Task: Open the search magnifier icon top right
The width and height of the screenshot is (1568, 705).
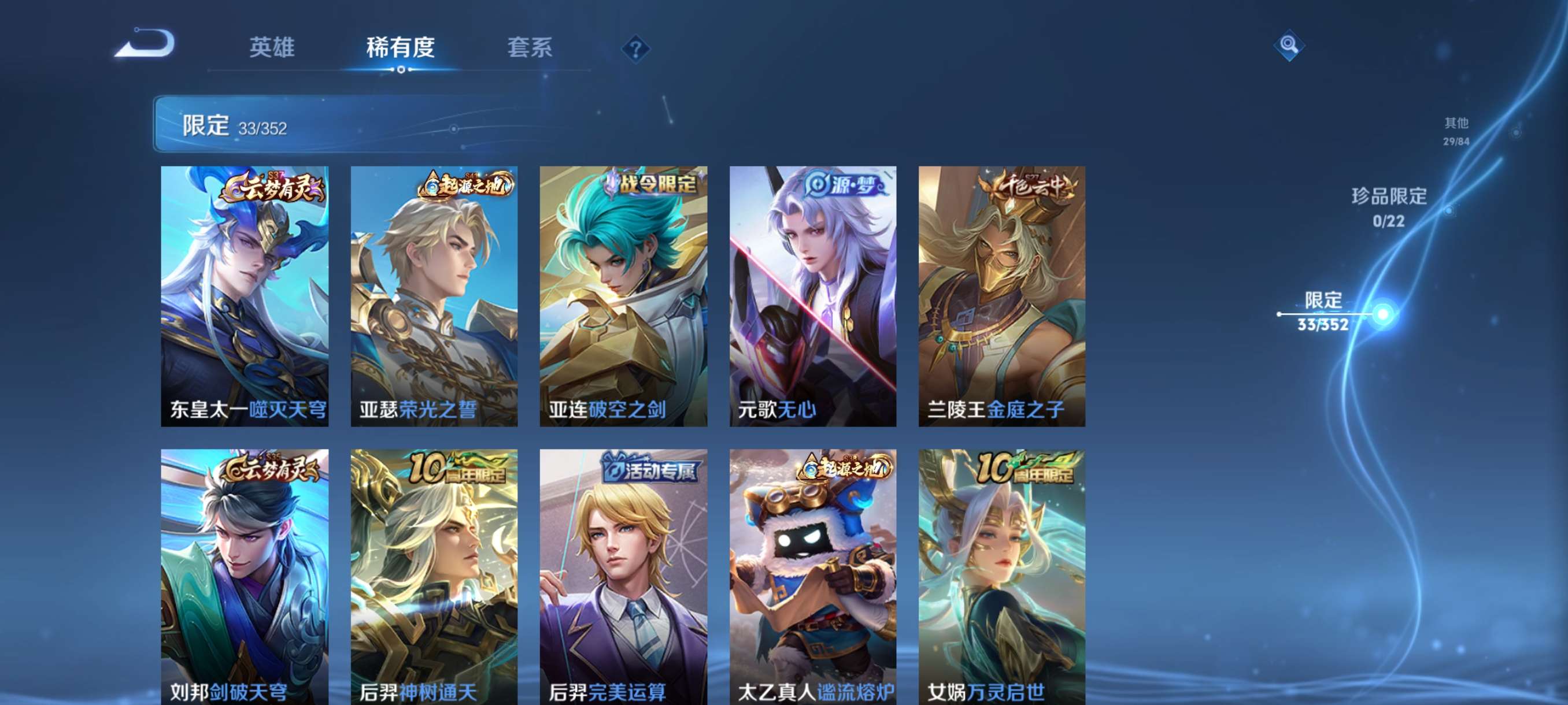Action: 1290,44
